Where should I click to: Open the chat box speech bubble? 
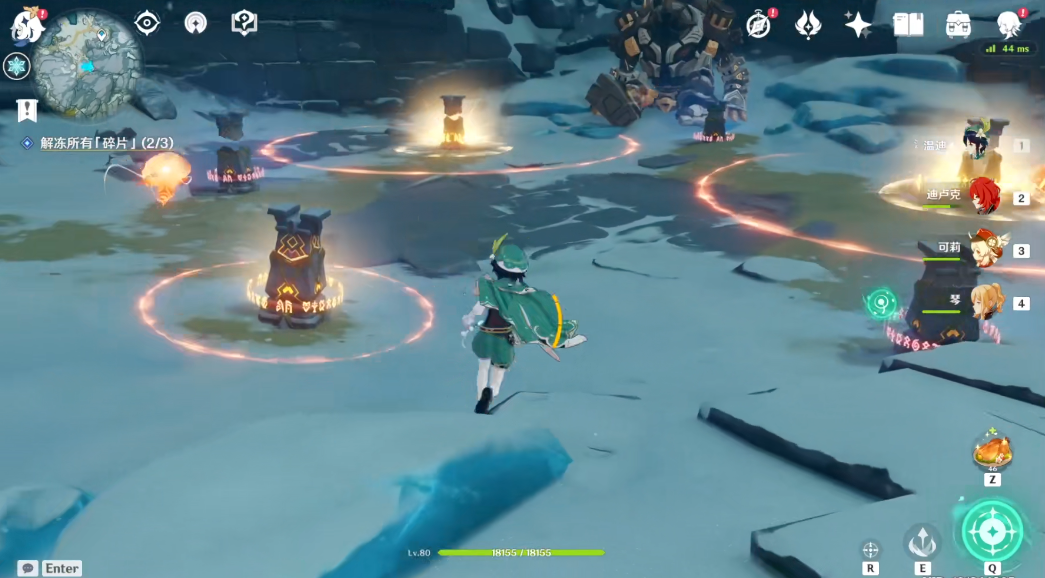(x=28, y=568)
